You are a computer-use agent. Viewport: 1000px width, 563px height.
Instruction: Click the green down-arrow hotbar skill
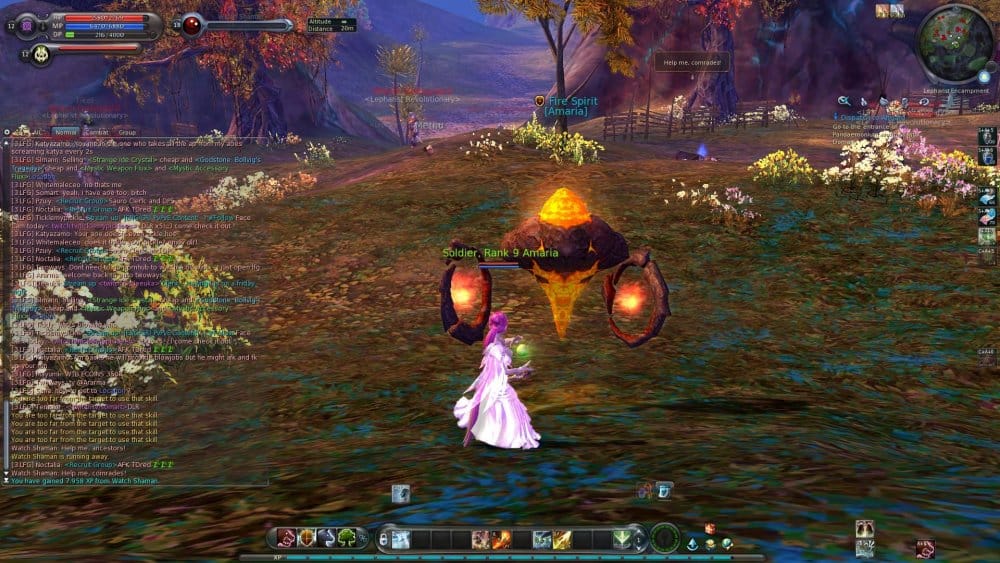(x=622, y=539)
